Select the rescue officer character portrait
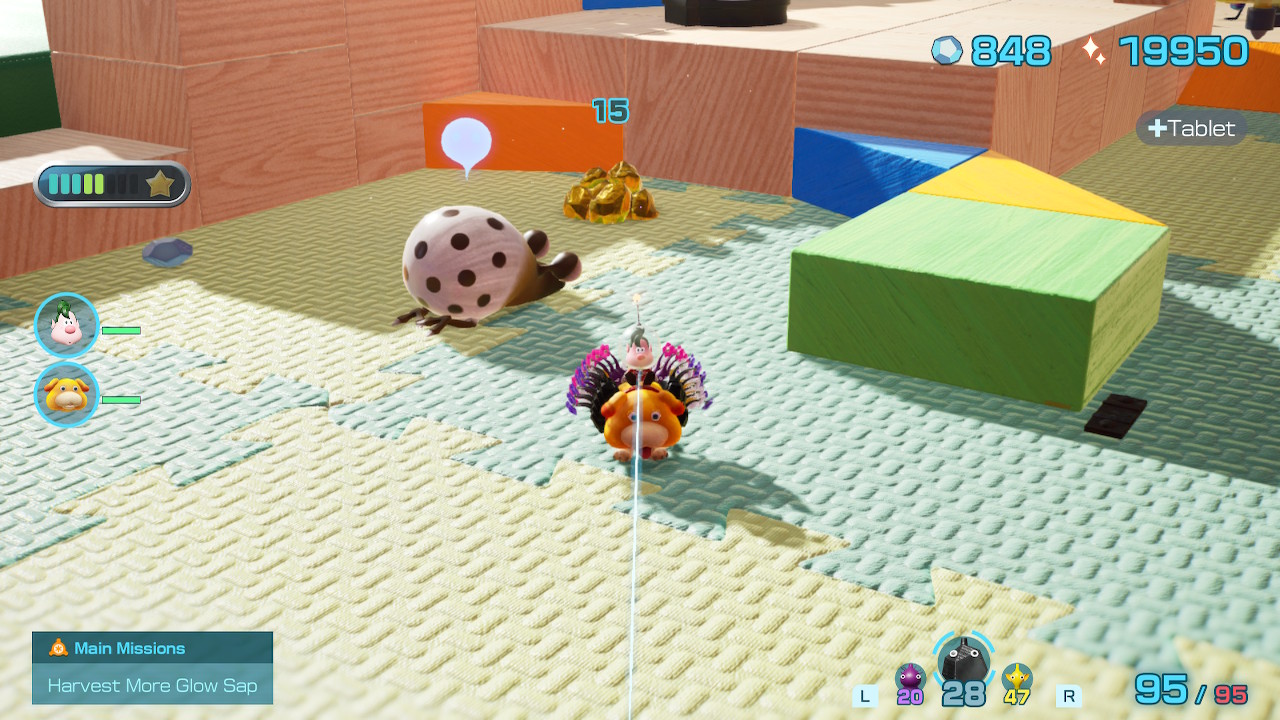Image resolution: width=1280 pixels, height=720 pixels. (x=66, y=325)
